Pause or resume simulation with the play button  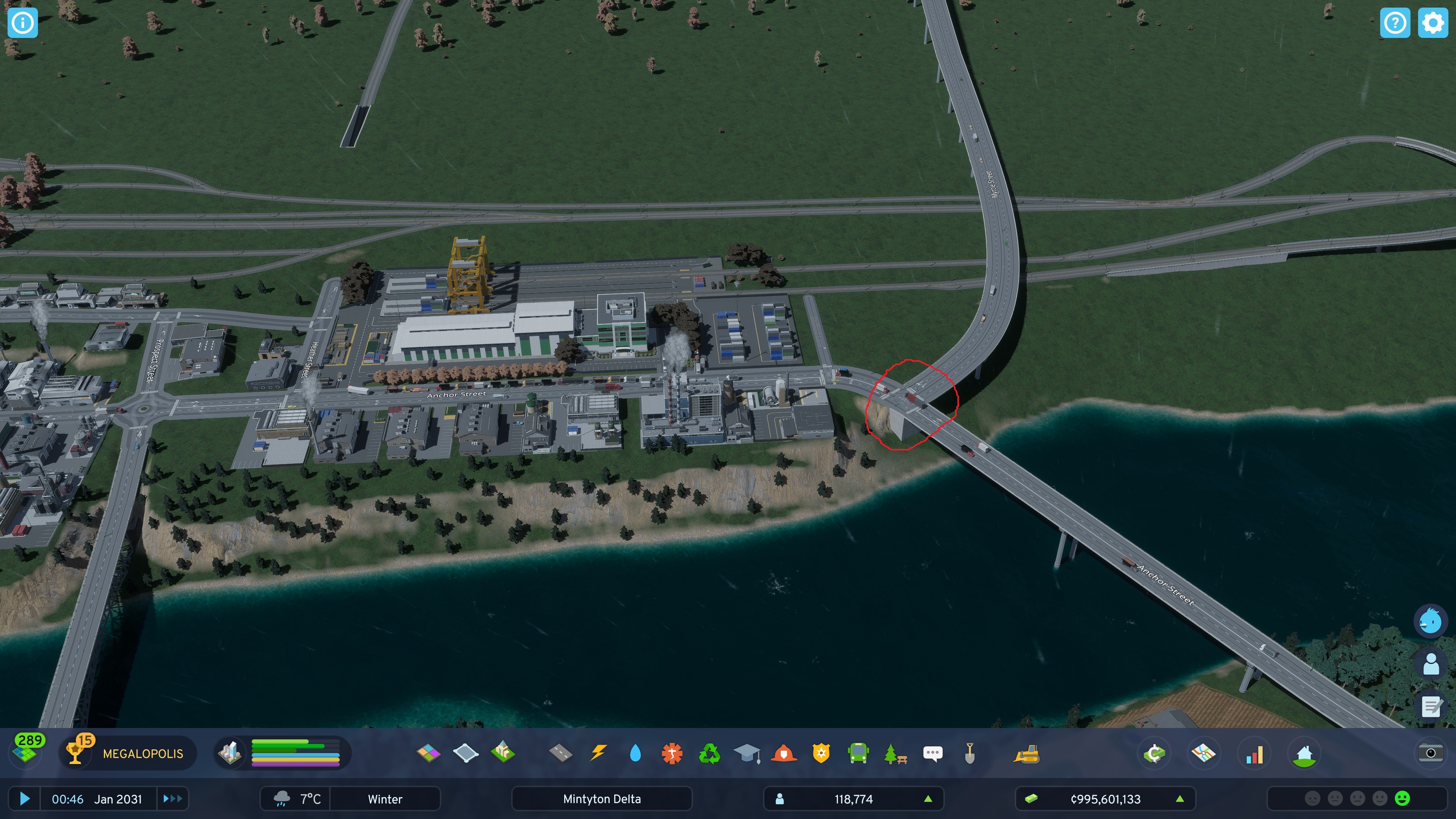point(24,799)
